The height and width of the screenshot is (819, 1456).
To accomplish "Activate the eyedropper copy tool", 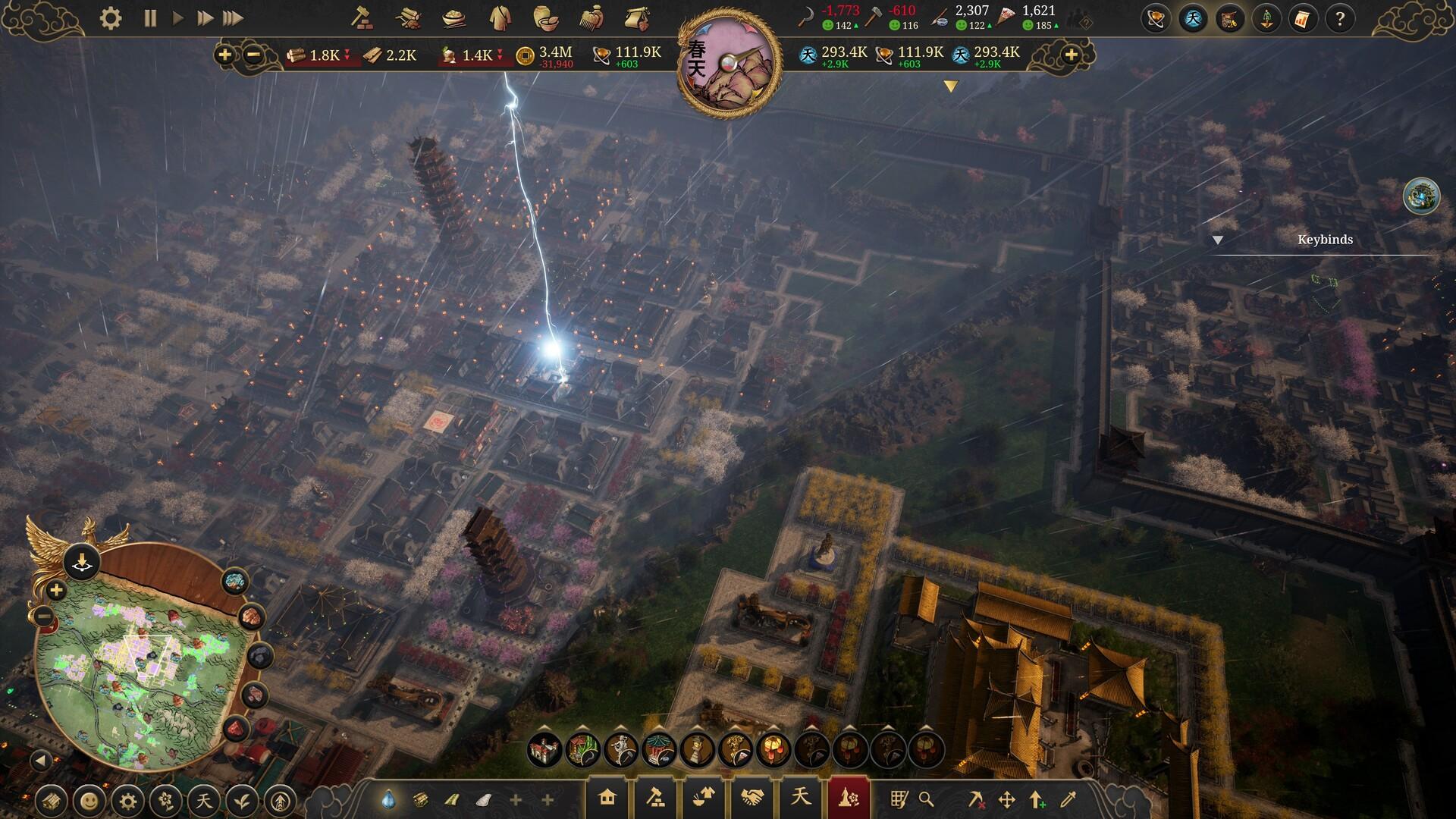I will [1068, 799].
